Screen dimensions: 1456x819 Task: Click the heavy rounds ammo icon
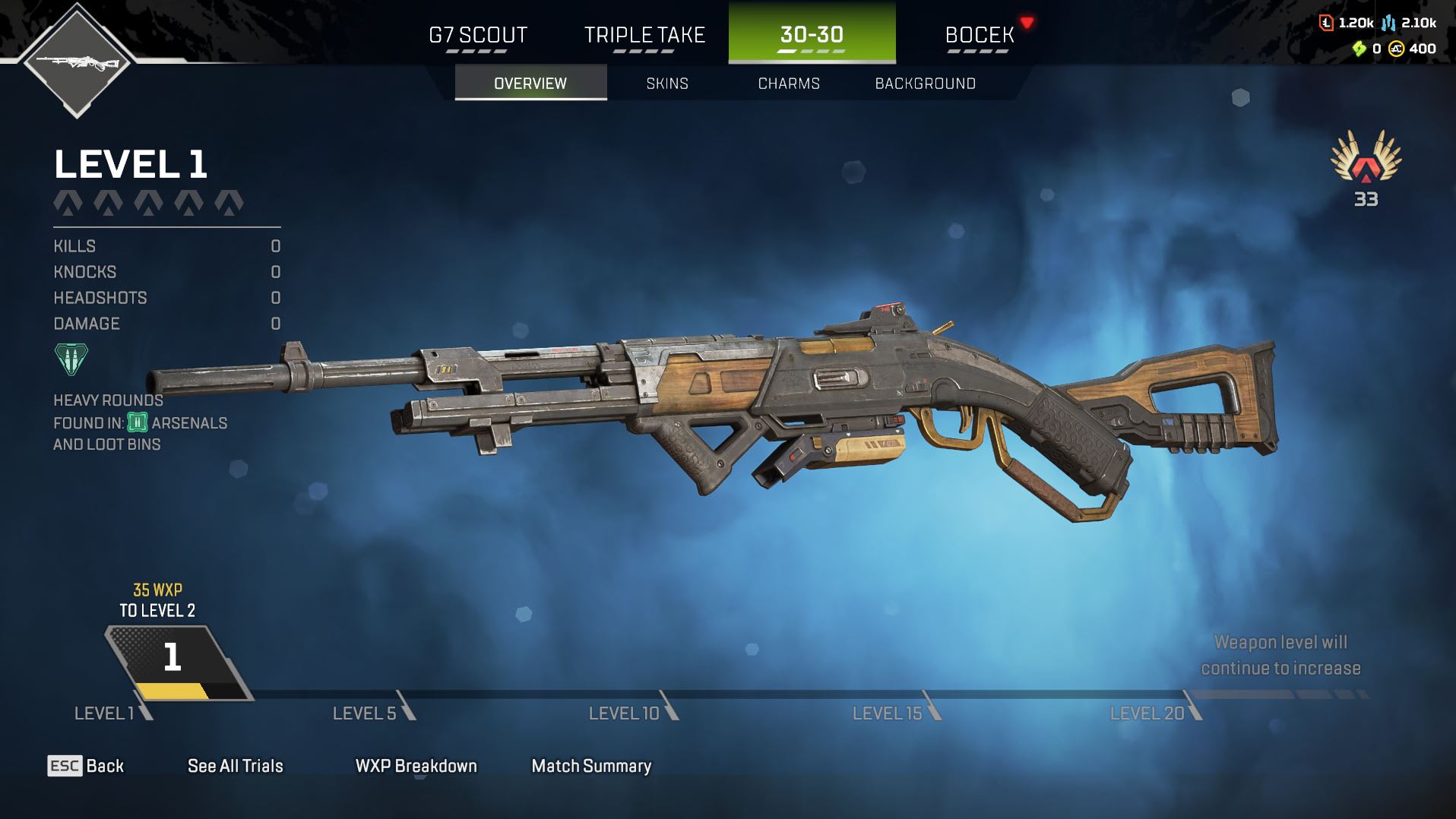tap(71, 359)
